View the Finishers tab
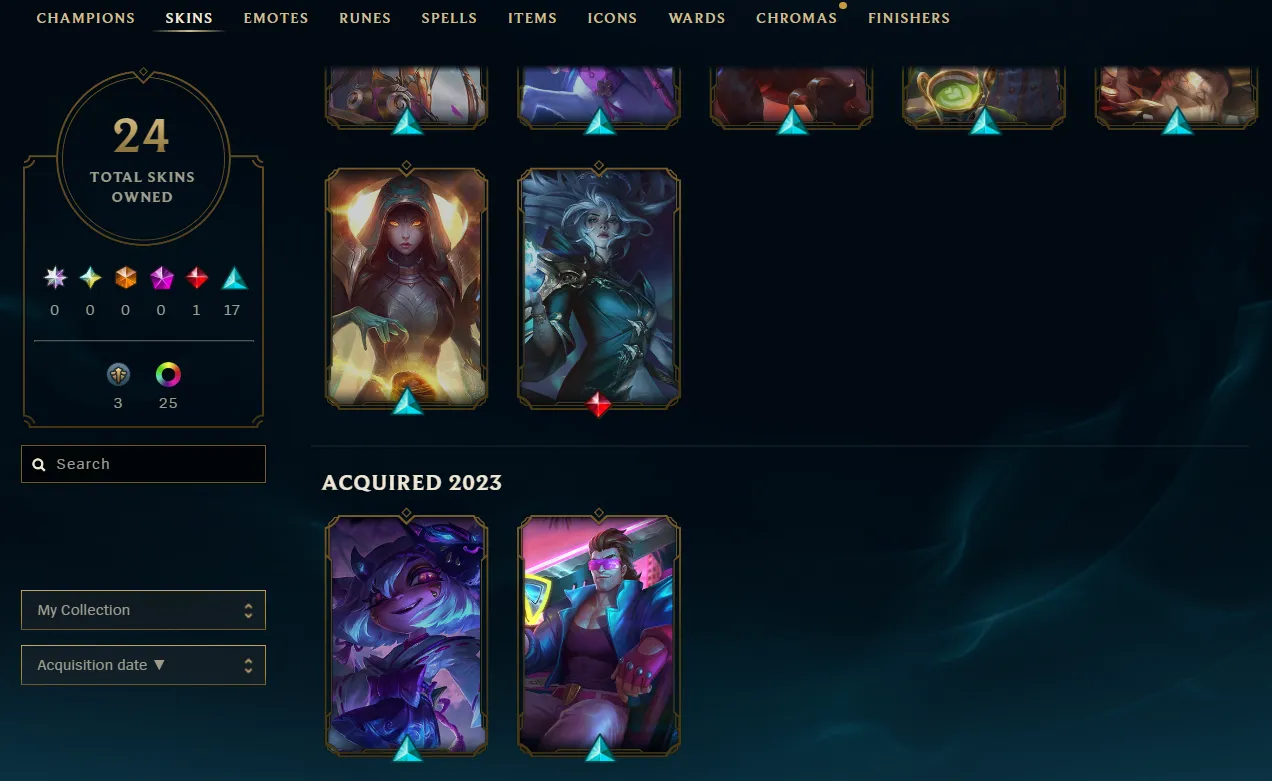The image size is (1272, 781). (x=909, y=18)
